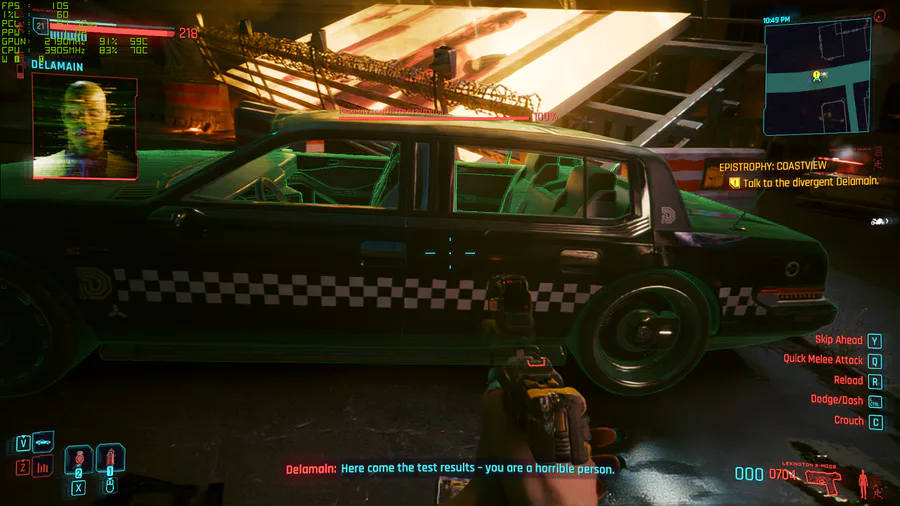Click the red circular icon above the minimap
The width and height of the screenshot is (900, 506).
(x=879, y=15)
